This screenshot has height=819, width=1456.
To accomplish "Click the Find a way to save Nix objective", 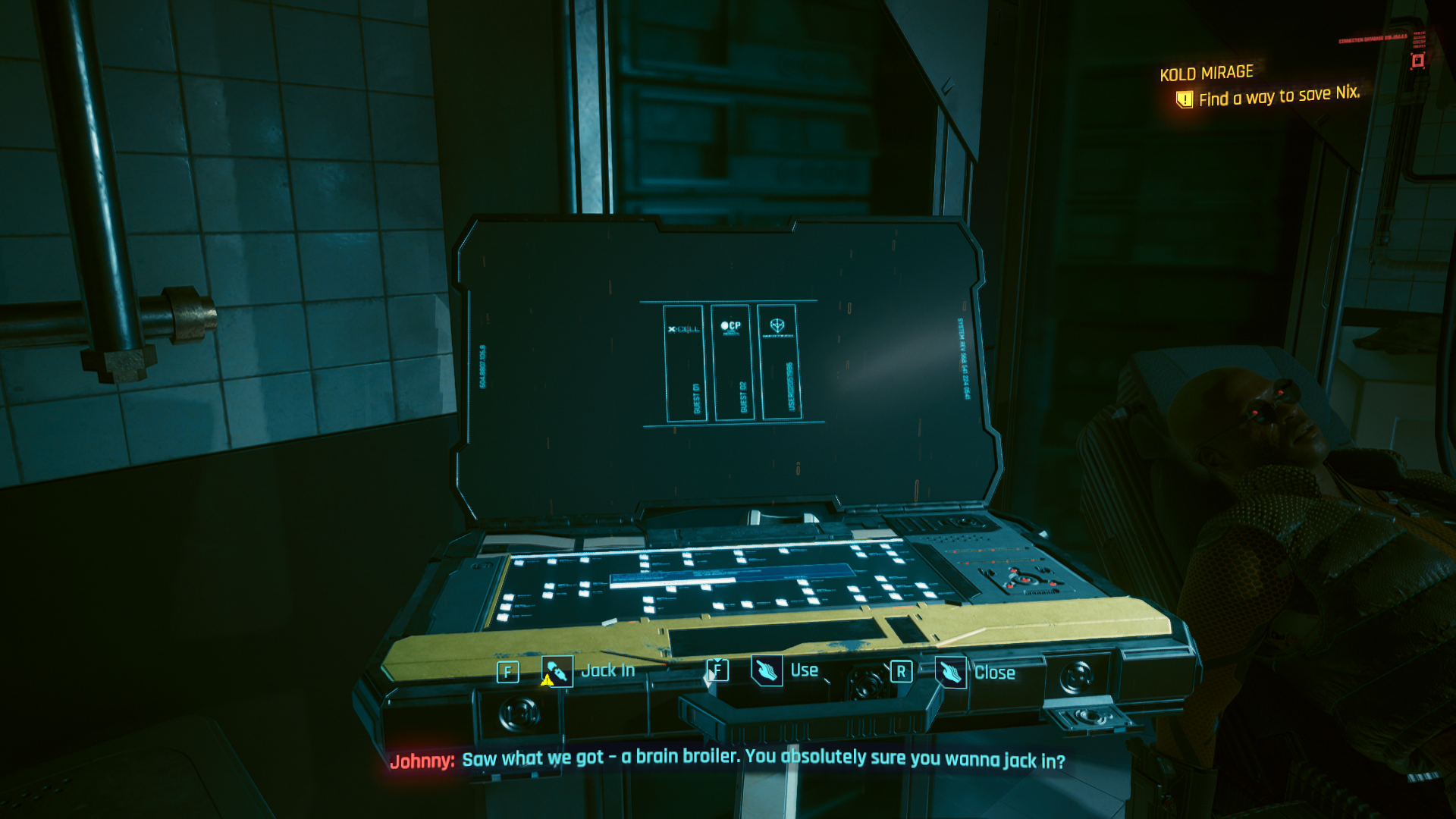I will 1280,97.
